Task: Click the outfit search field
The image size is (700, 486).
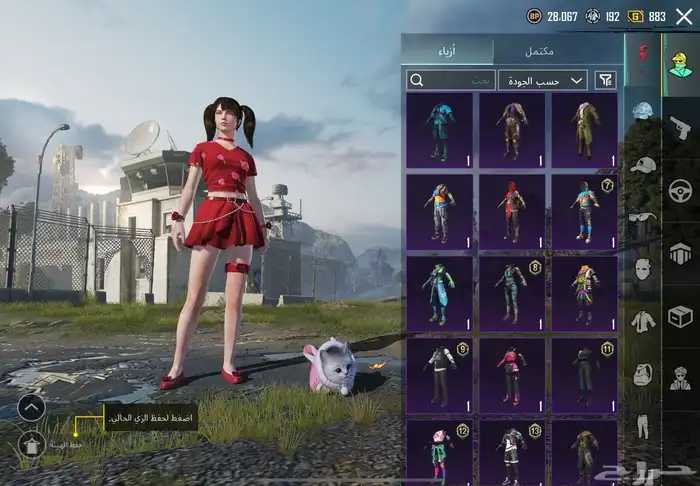Action: [x=452, y=80]
